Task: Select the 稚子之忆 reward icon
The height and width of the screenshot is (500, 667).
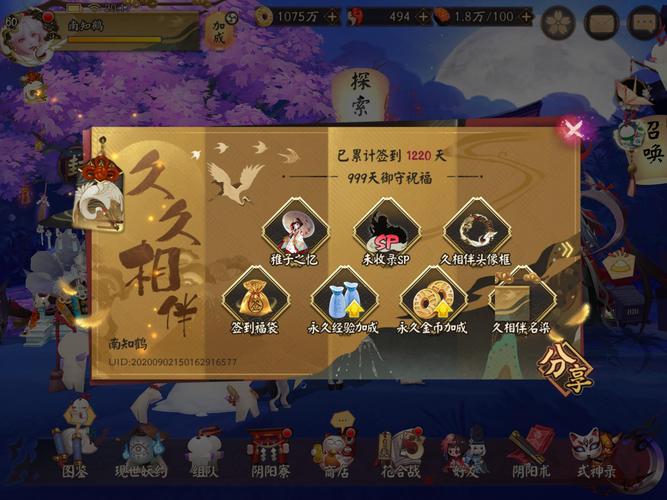Action: [296, 230]
